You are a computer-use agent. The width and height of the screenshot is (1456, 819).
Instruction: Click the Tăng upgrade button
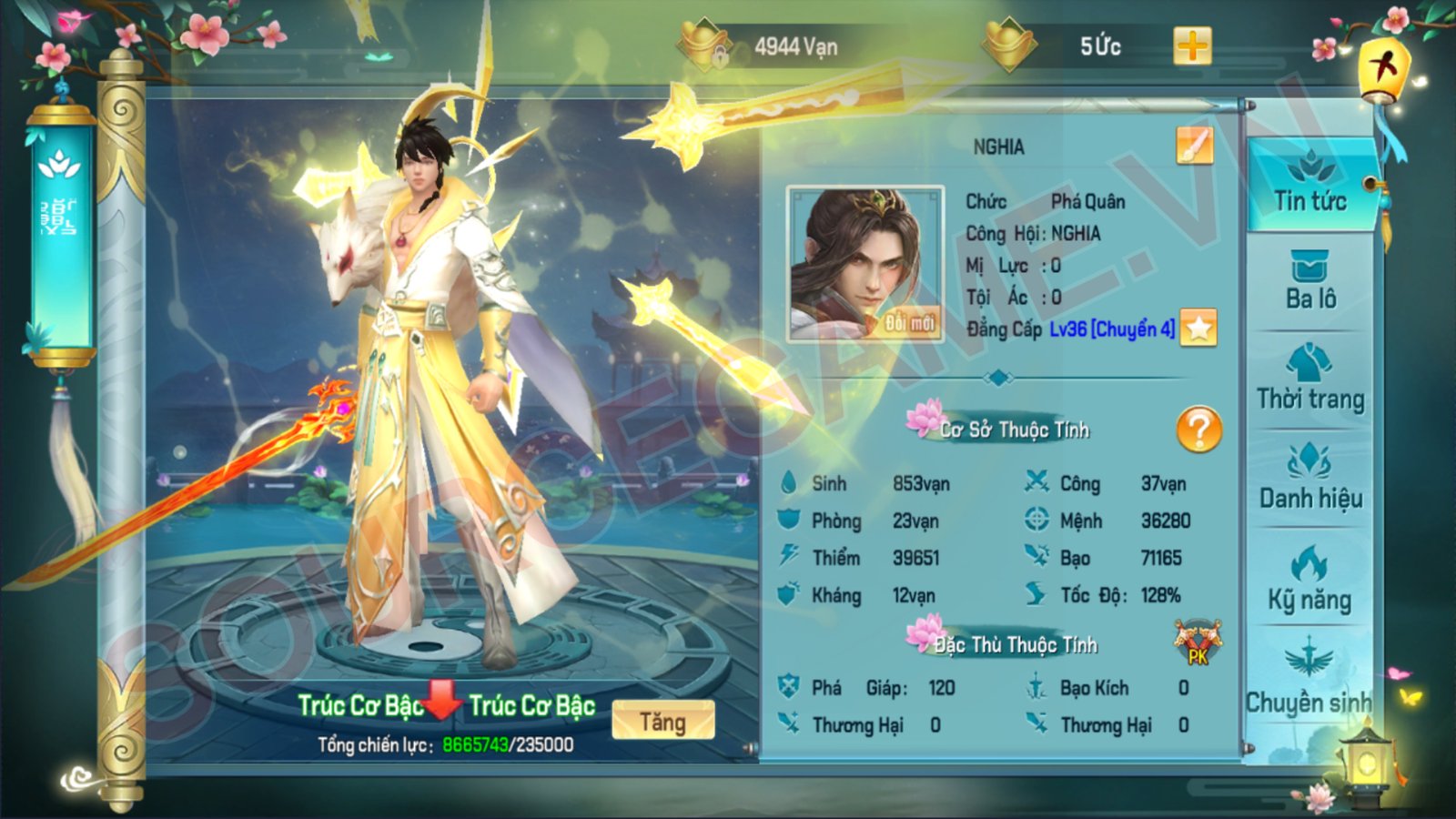[662, 722]
